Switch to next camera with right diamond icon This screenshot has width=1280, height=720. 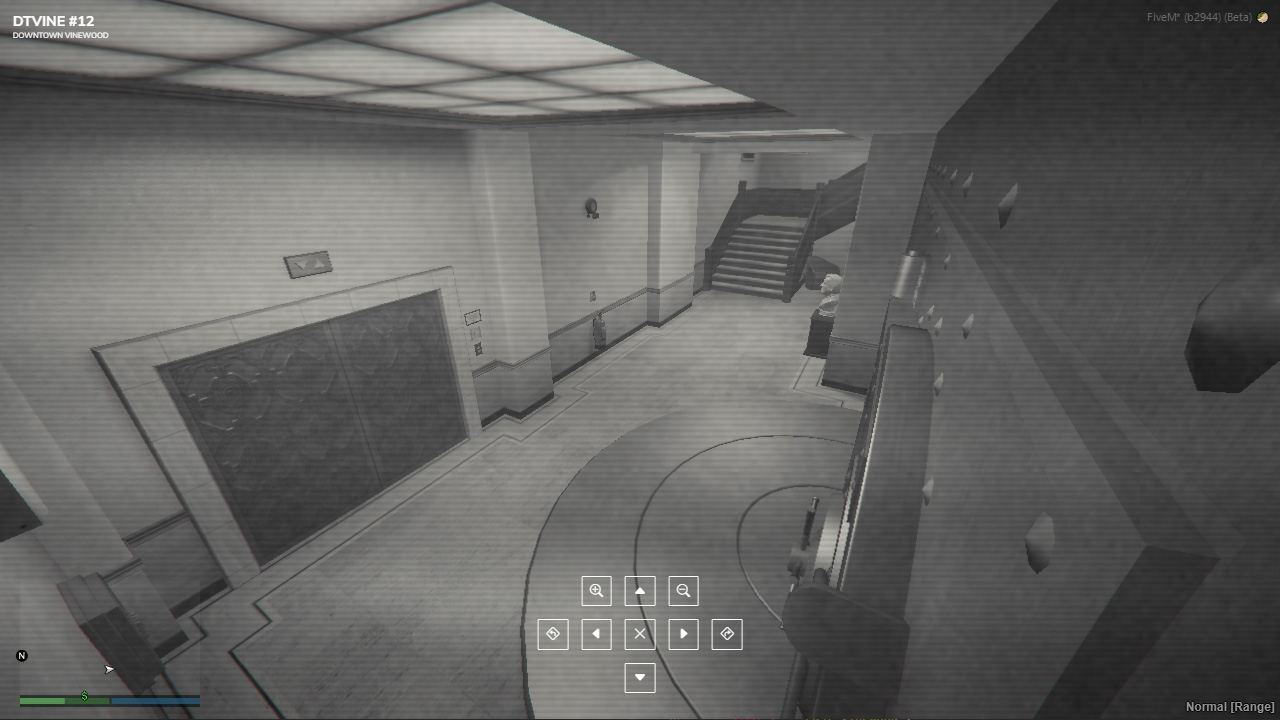[x=727, y=633]
